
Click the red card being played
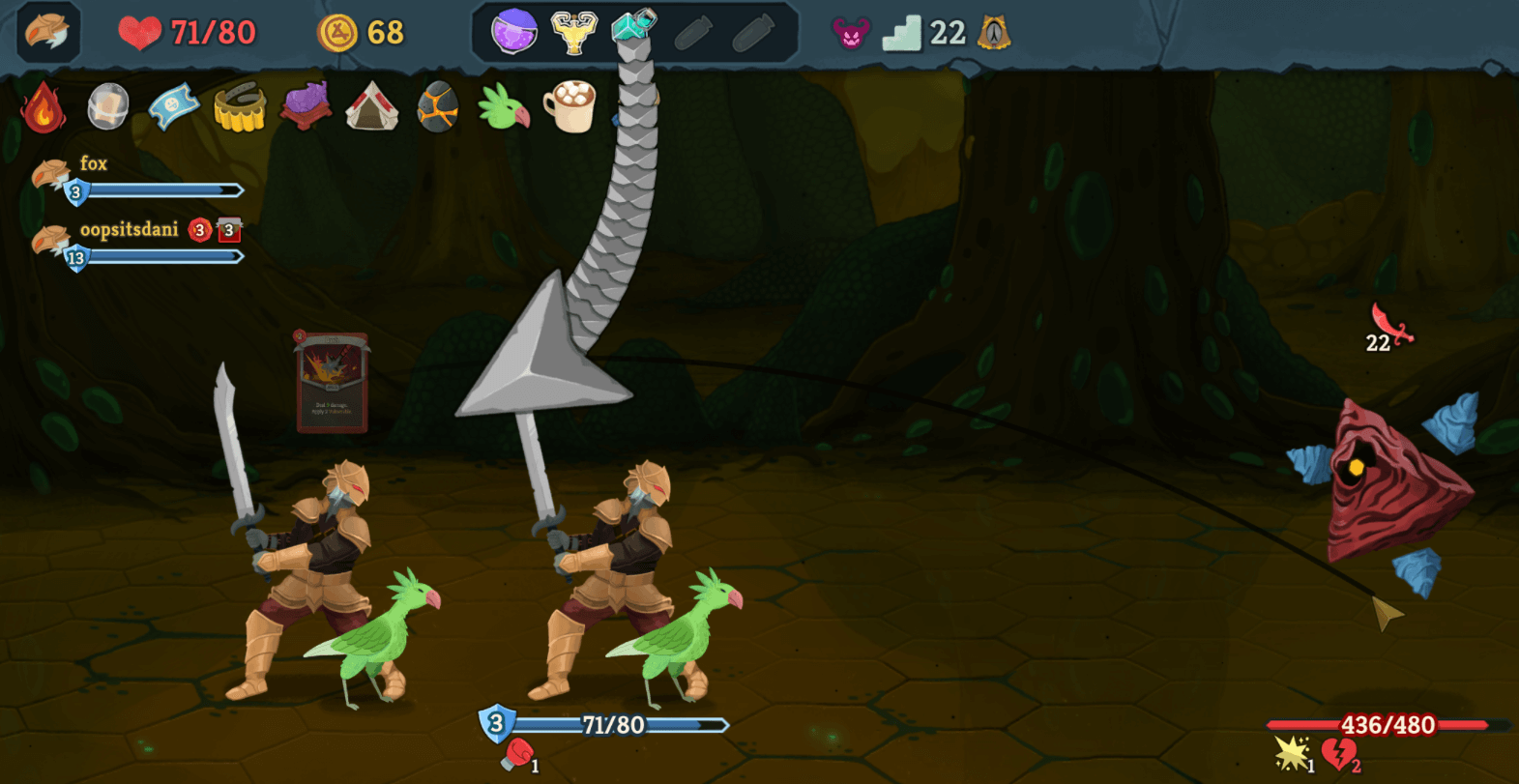332,382
